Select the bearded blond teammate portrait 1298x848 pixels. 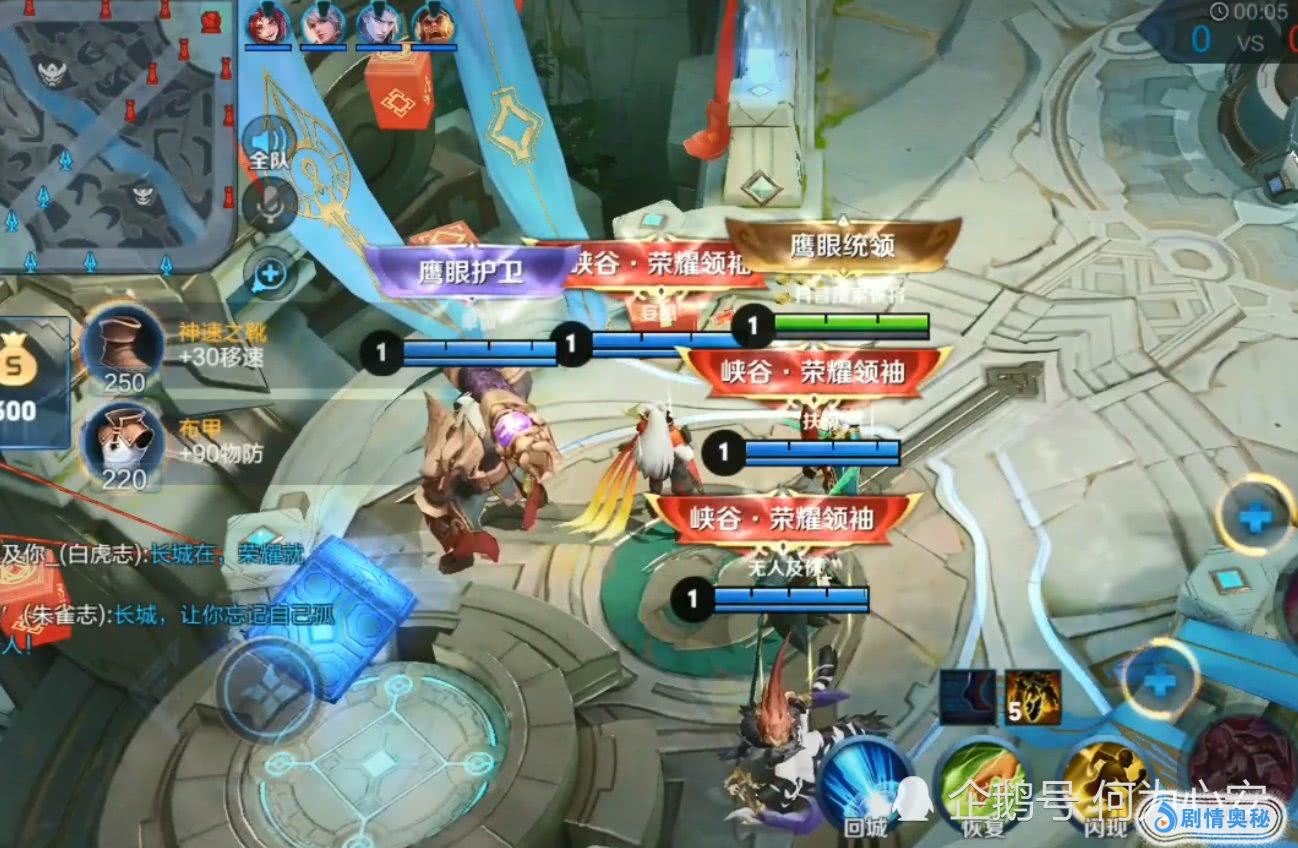click(x=434, y=23)
